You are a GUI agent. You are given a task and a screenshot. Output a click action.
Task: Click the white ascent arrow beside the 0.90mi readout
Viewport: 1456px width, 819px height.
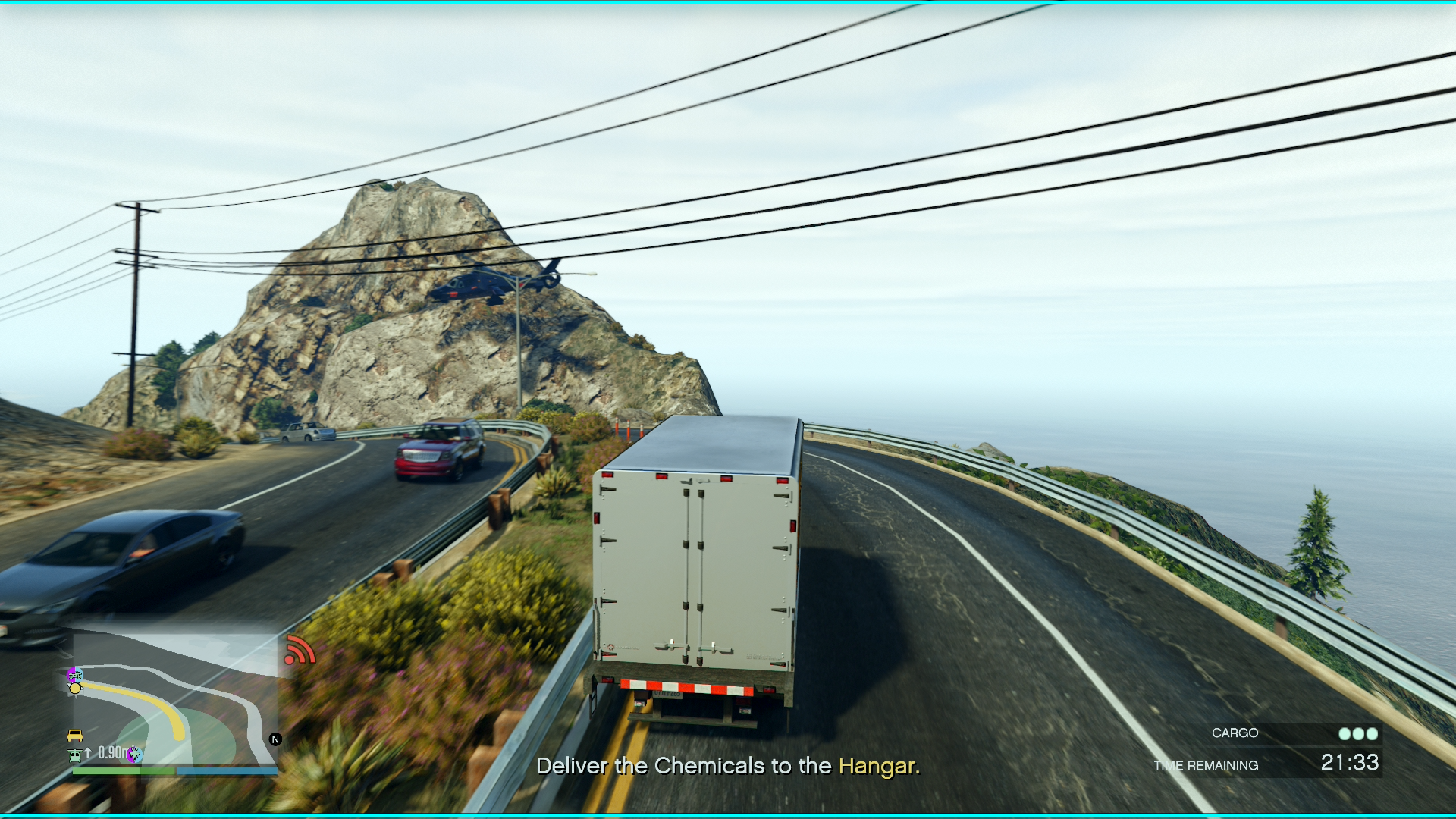[x=88, y=754]
